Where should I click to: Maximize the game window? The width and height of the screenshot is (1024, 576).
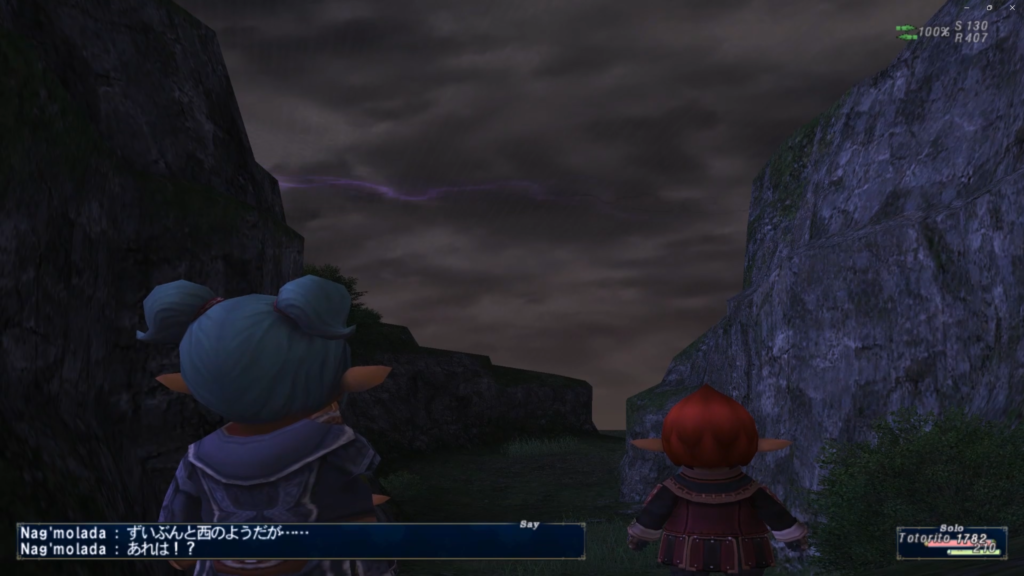click(989, 7)
